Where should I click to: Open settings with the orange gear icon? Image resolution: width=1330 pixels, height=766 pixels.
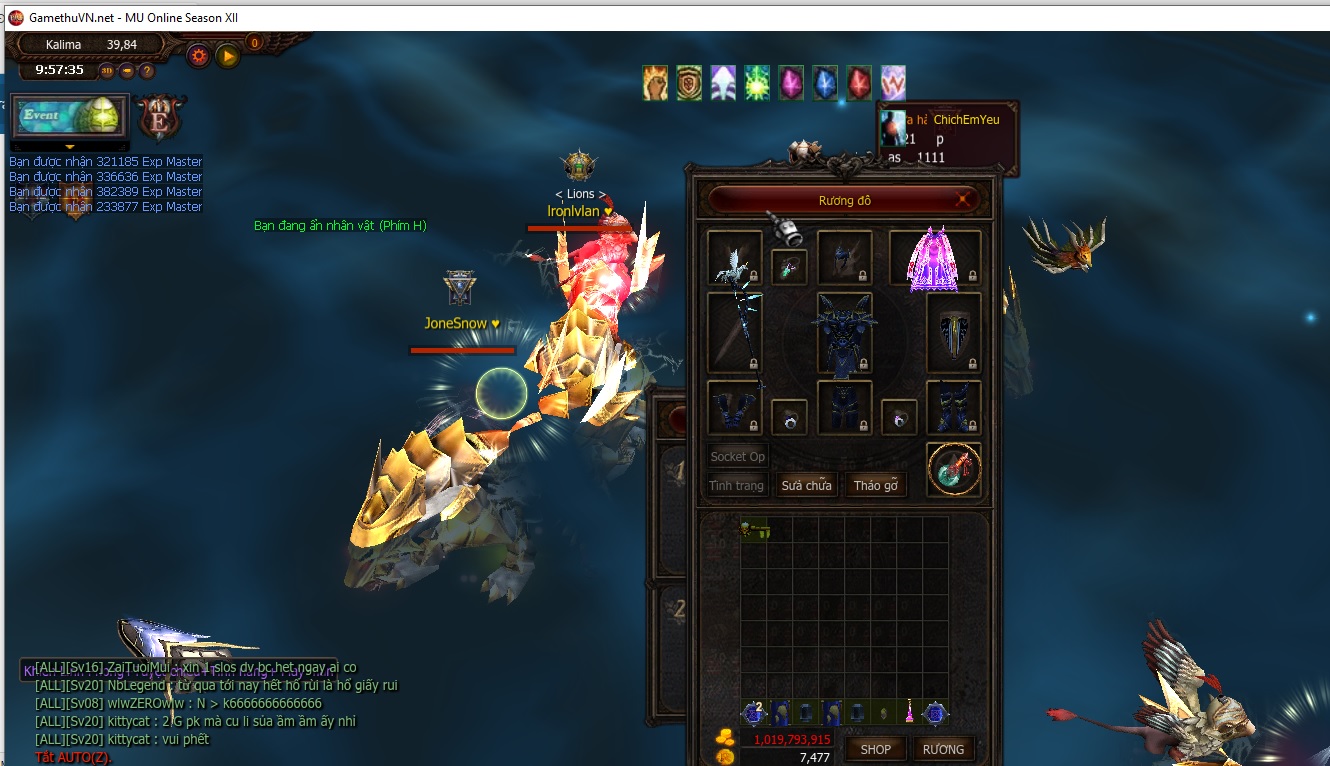[199, 56]
